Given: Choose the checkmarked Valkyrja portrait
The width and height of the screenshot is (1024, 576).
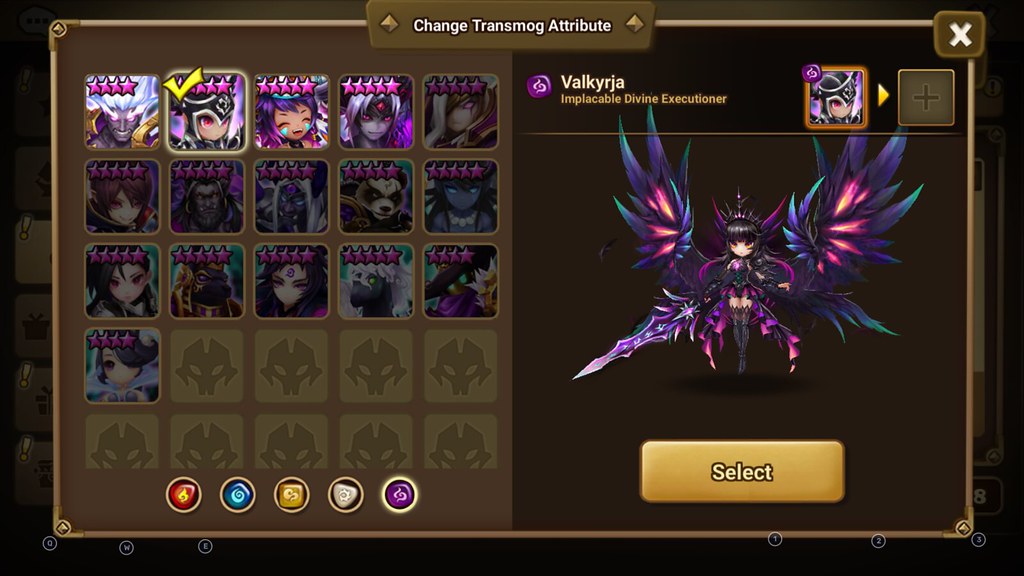Looking at the screenshot, I should [207, 112].
